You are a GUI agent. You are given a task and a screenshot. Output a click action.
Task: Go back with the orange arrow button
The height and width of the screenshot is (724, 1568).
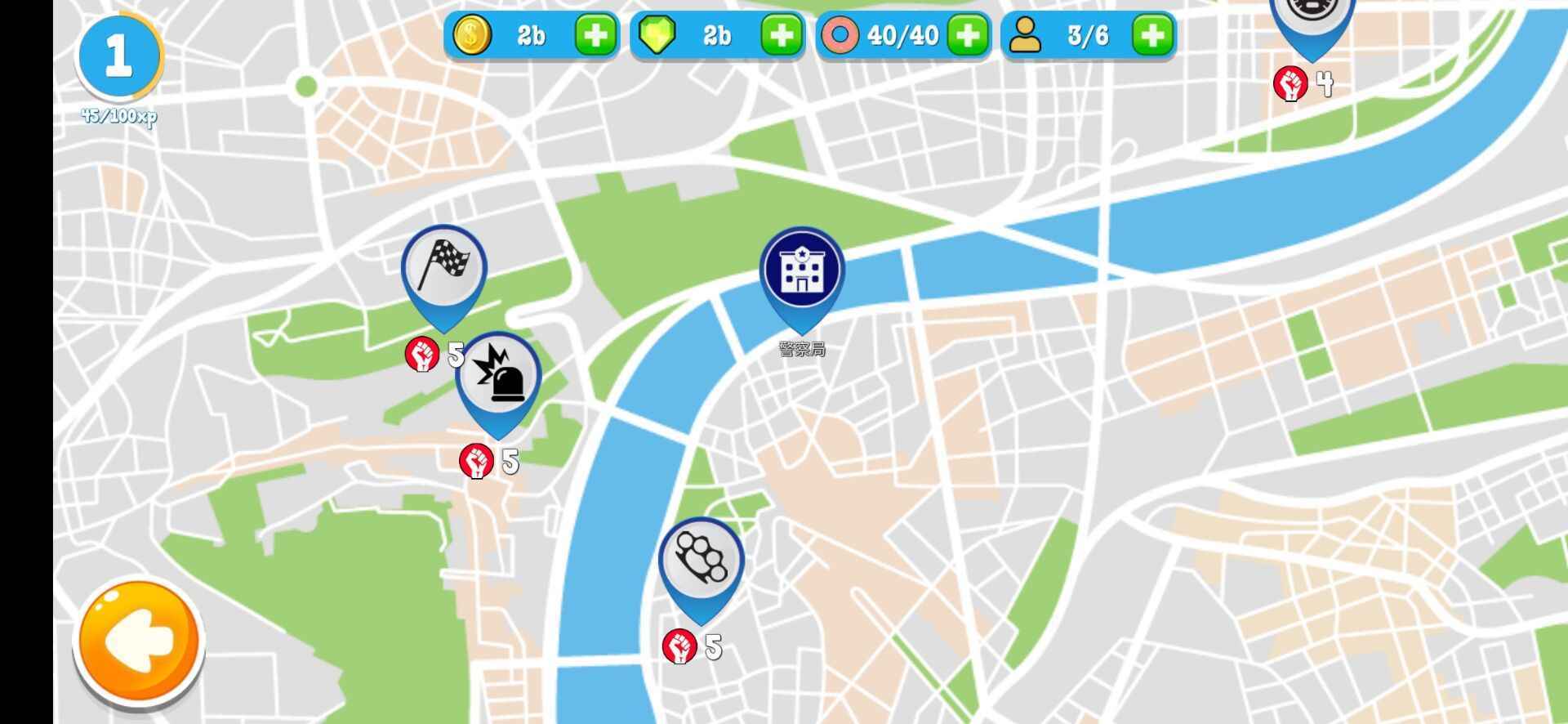[x=139, y=641]
